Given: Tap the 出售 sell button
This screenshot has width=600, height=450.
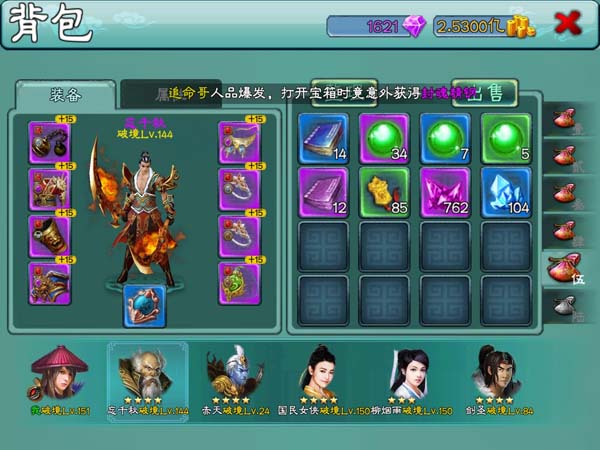Looking at the screenshot, I should pyautogui.click(x=489, y=93).
